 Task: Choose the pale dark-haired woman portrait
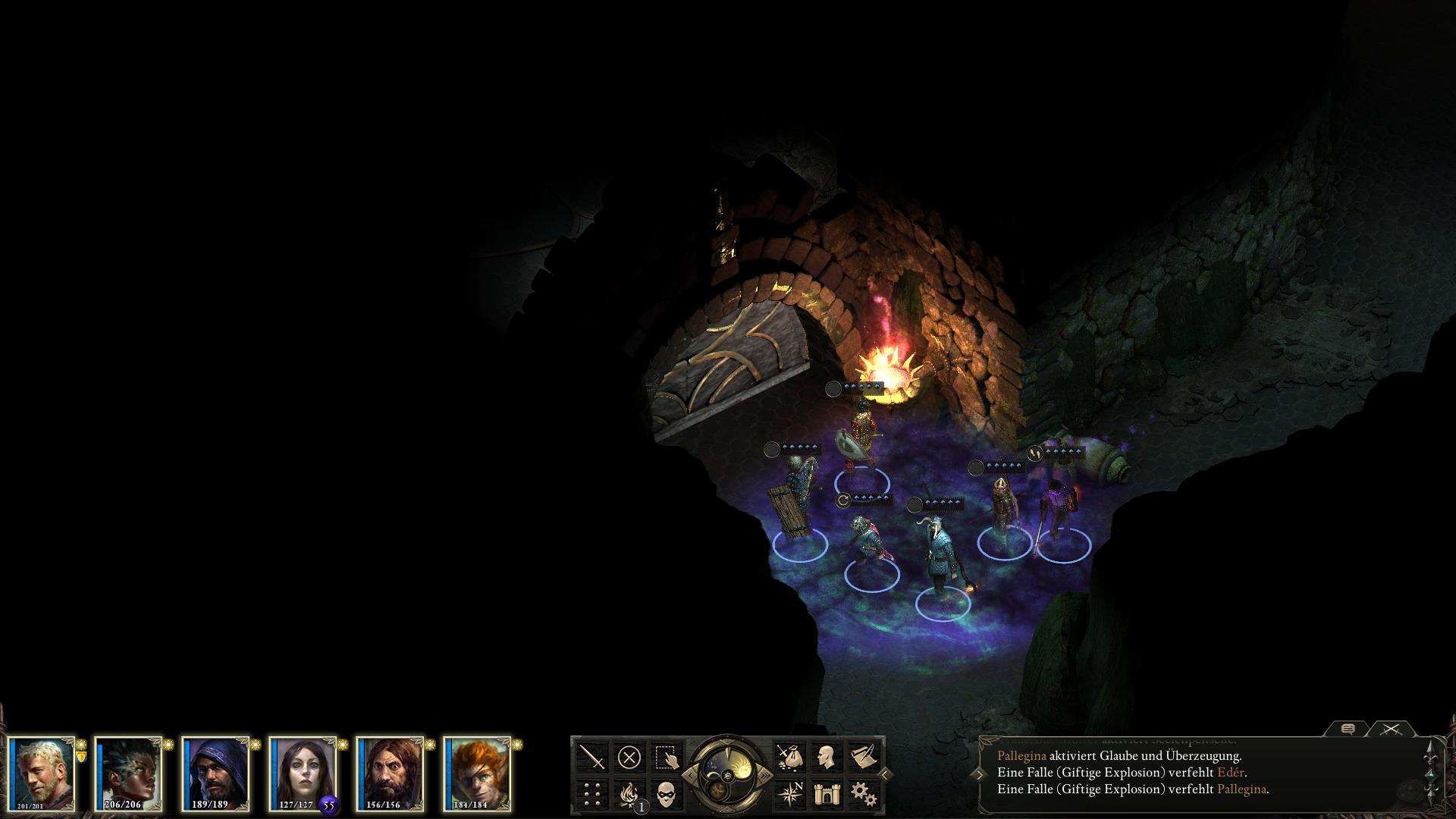tap(303, 773)
